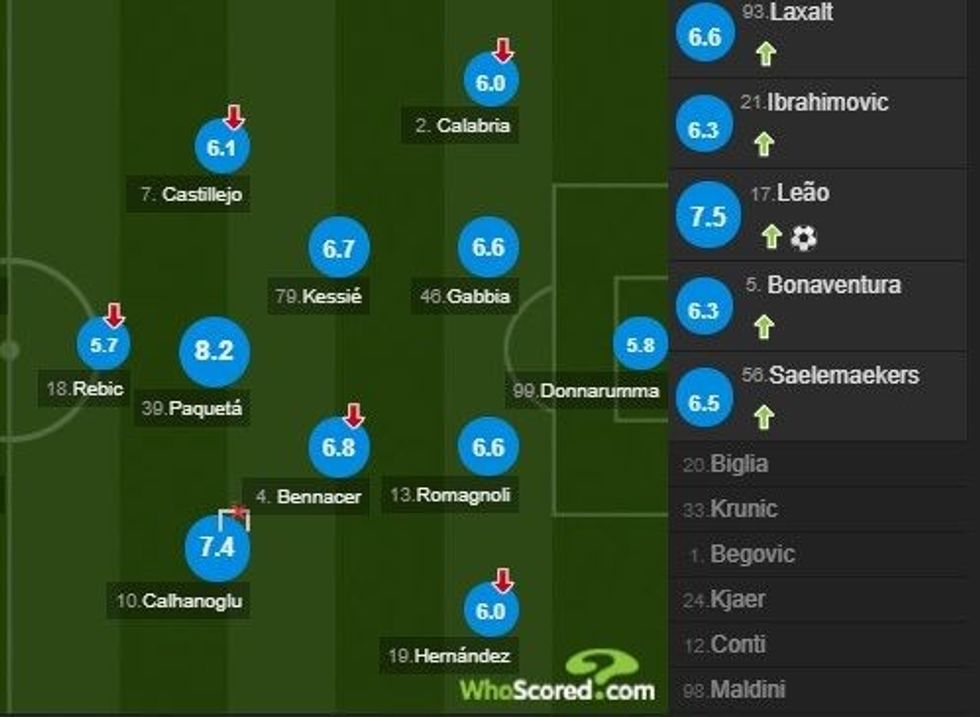Open Romagnoli's player marker
980x717 pixels.
click(488, 447)
